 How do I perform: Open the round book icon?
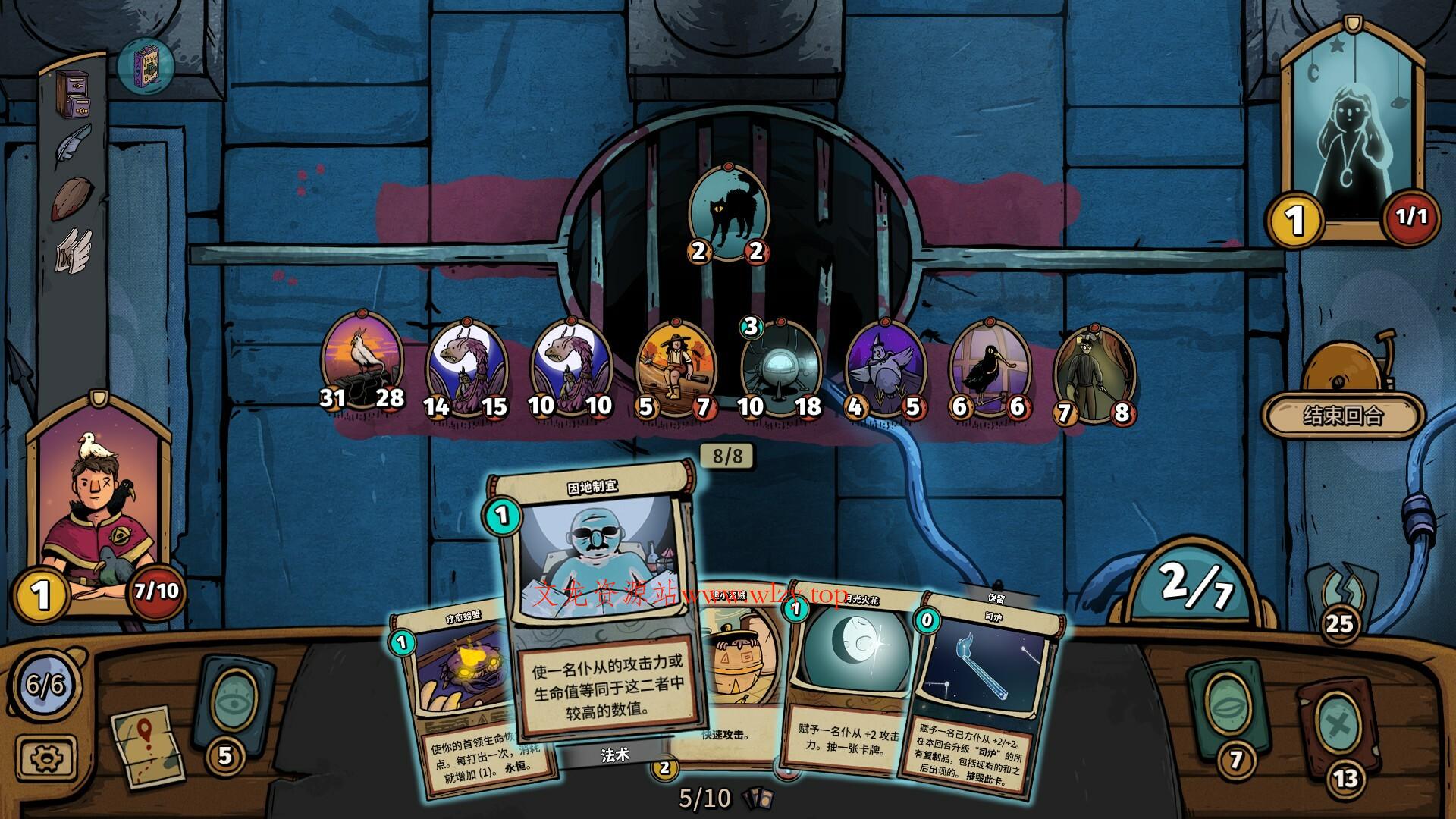tap(146, 66)
